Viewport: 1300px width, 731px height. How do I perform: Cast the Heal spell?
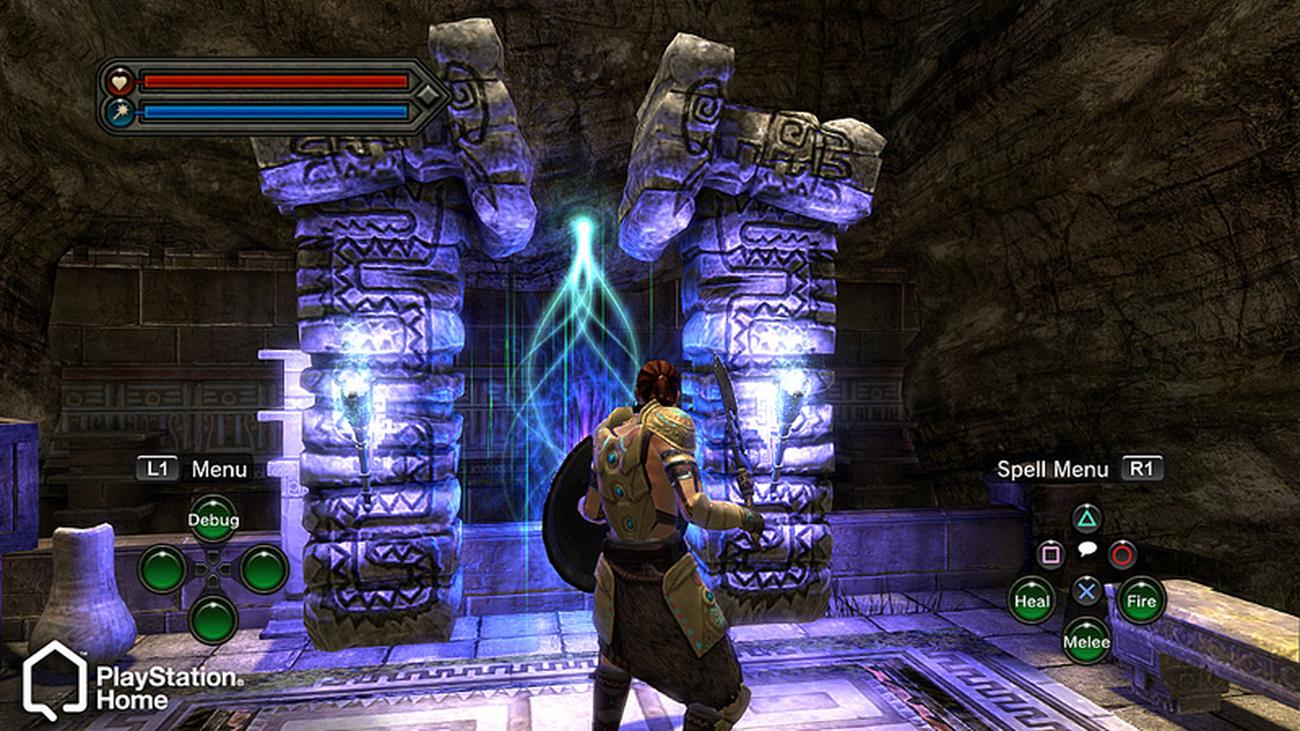coord(1031,601)
